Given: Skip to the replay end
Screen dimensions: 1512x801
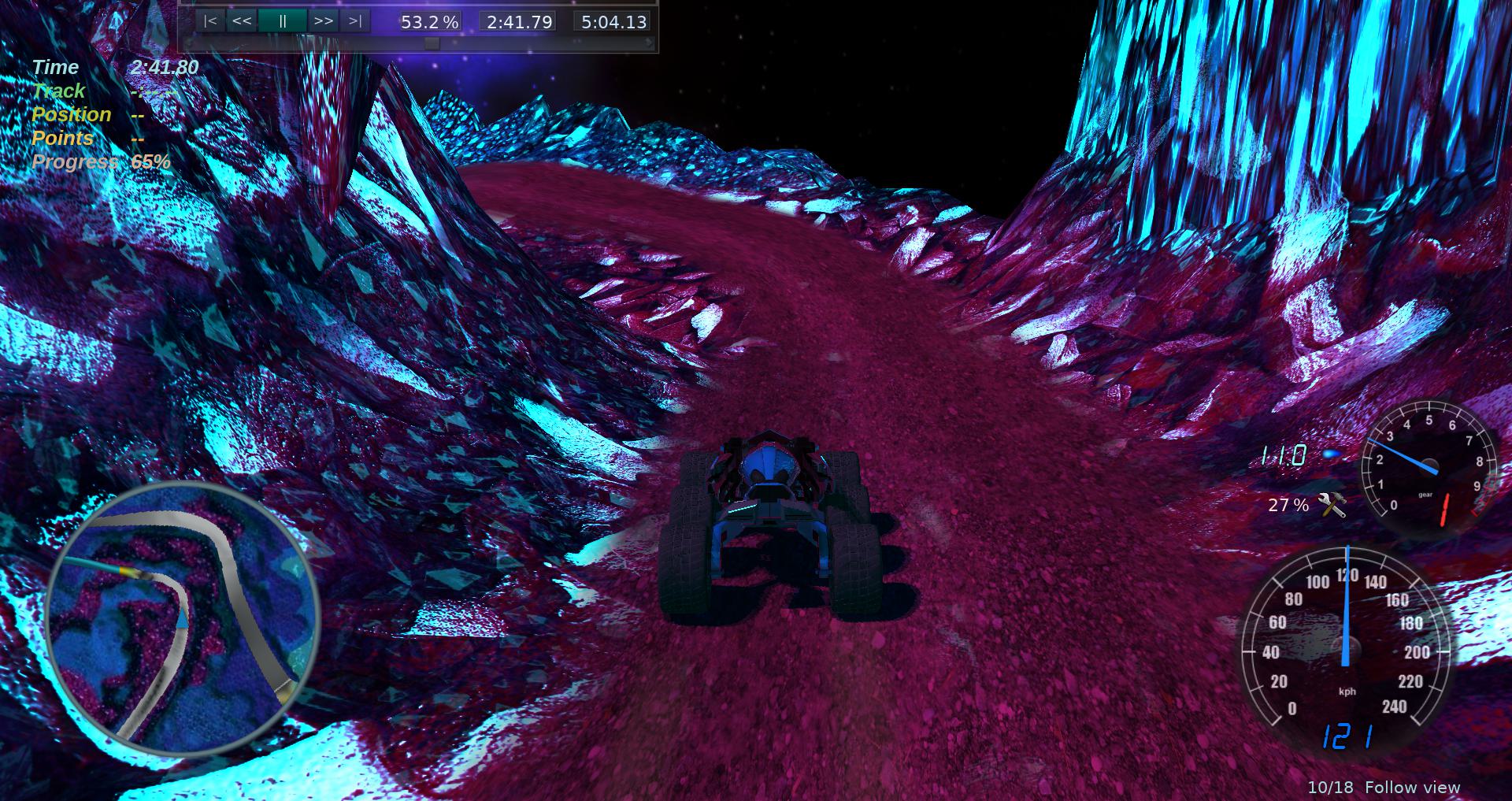Looking at the screenshot, I should click(x=355, y=21).
